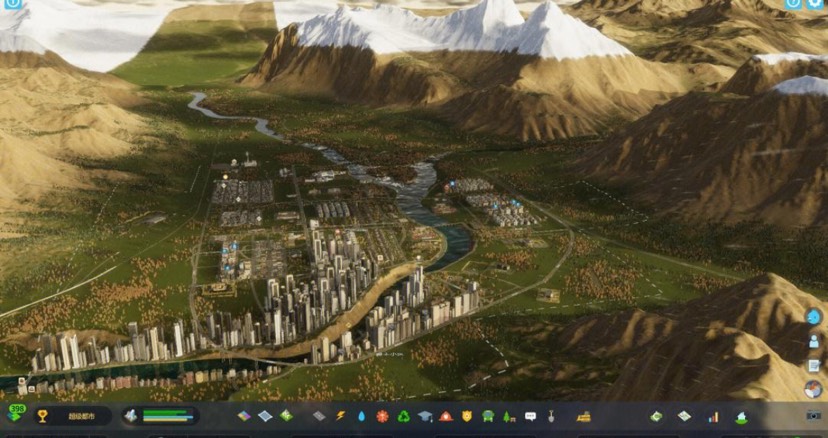Open the milestone trophy progression panel
The height and width of the screenshot is (438, 828).
coord(42,416)
